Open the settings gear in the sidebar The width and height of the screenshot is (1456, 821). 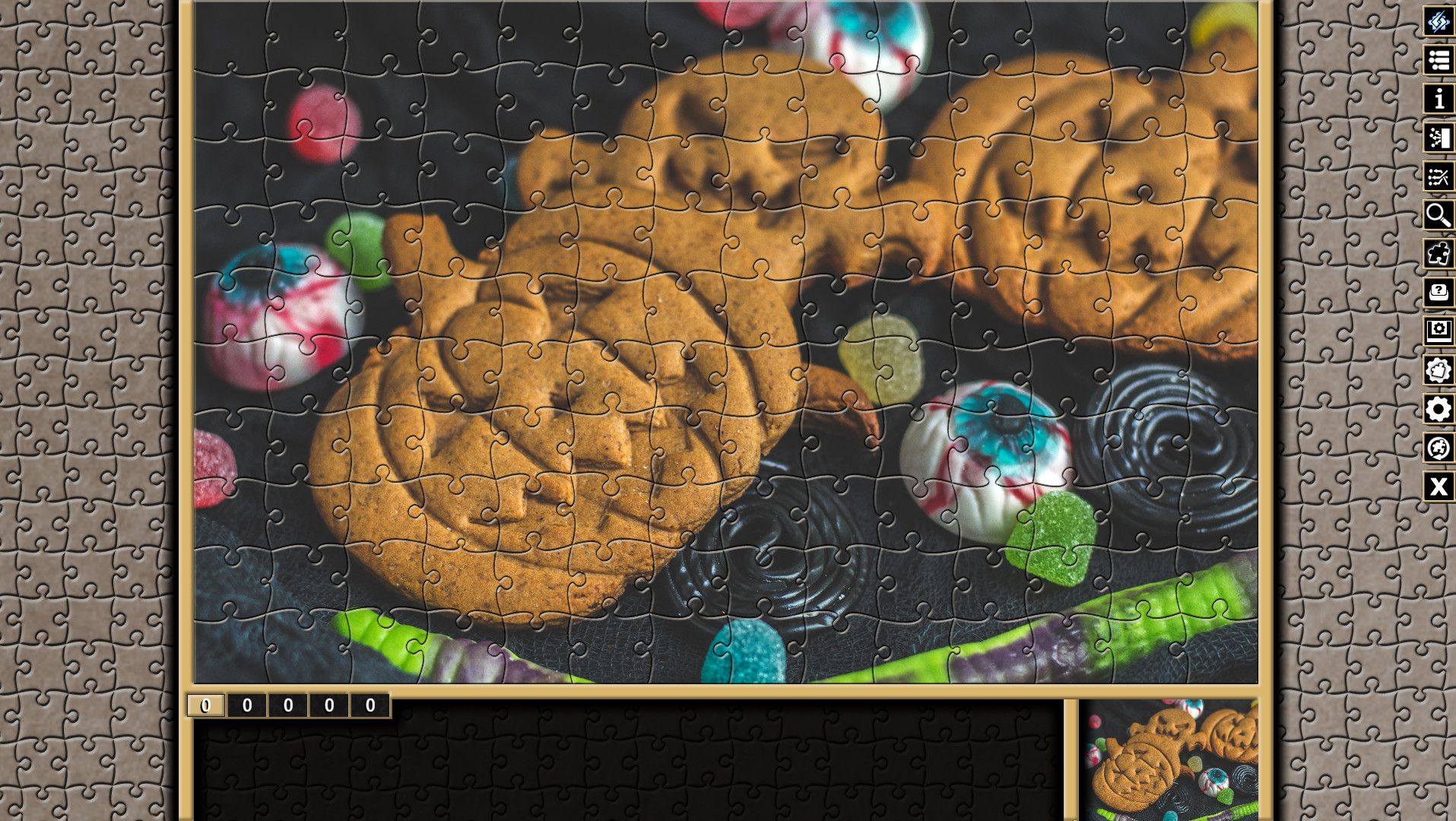pyautogui.click(x=1438, y=410)
